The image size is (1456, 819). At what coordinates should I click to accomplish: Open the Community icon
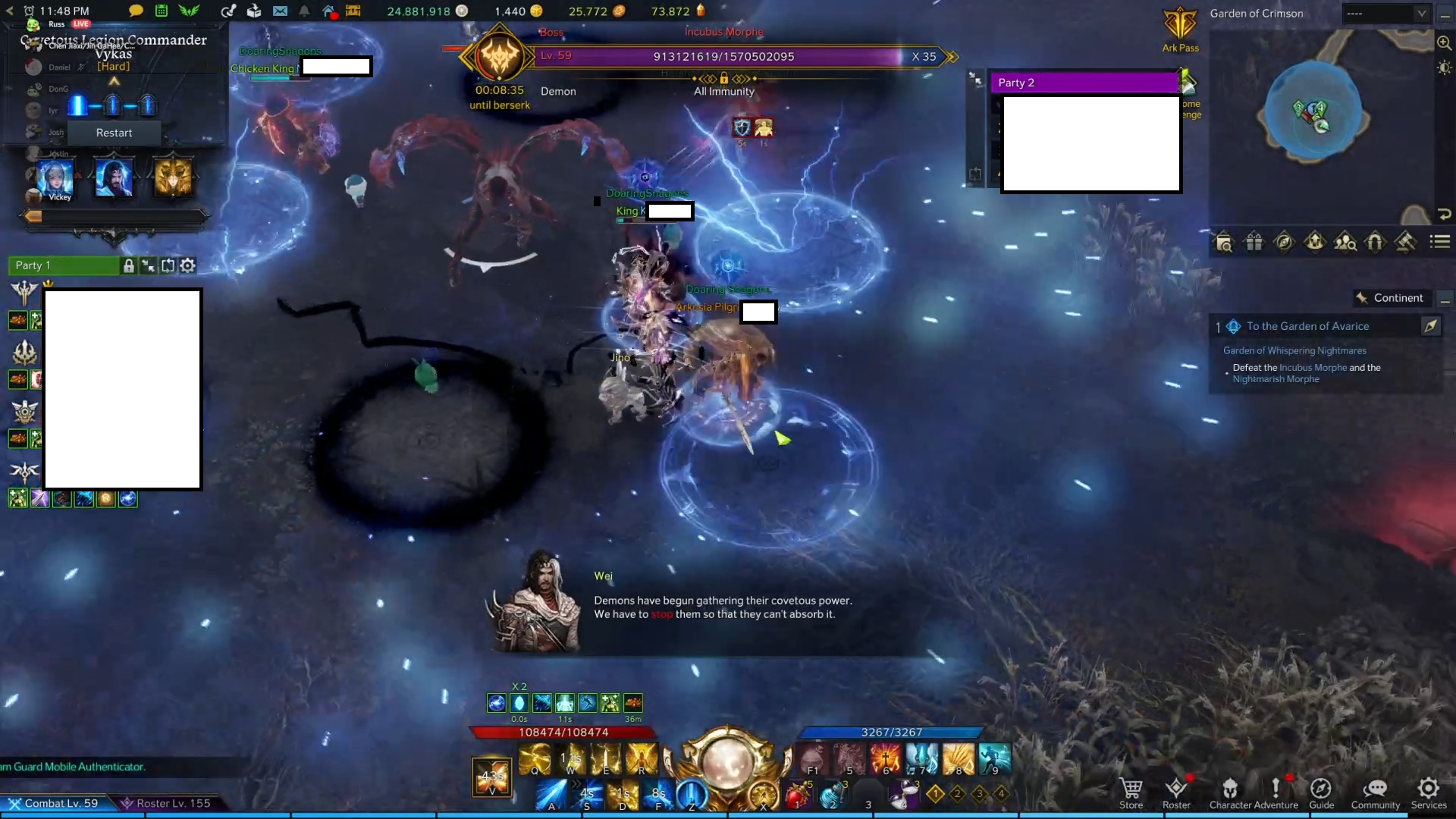[x=1375, y=789]
